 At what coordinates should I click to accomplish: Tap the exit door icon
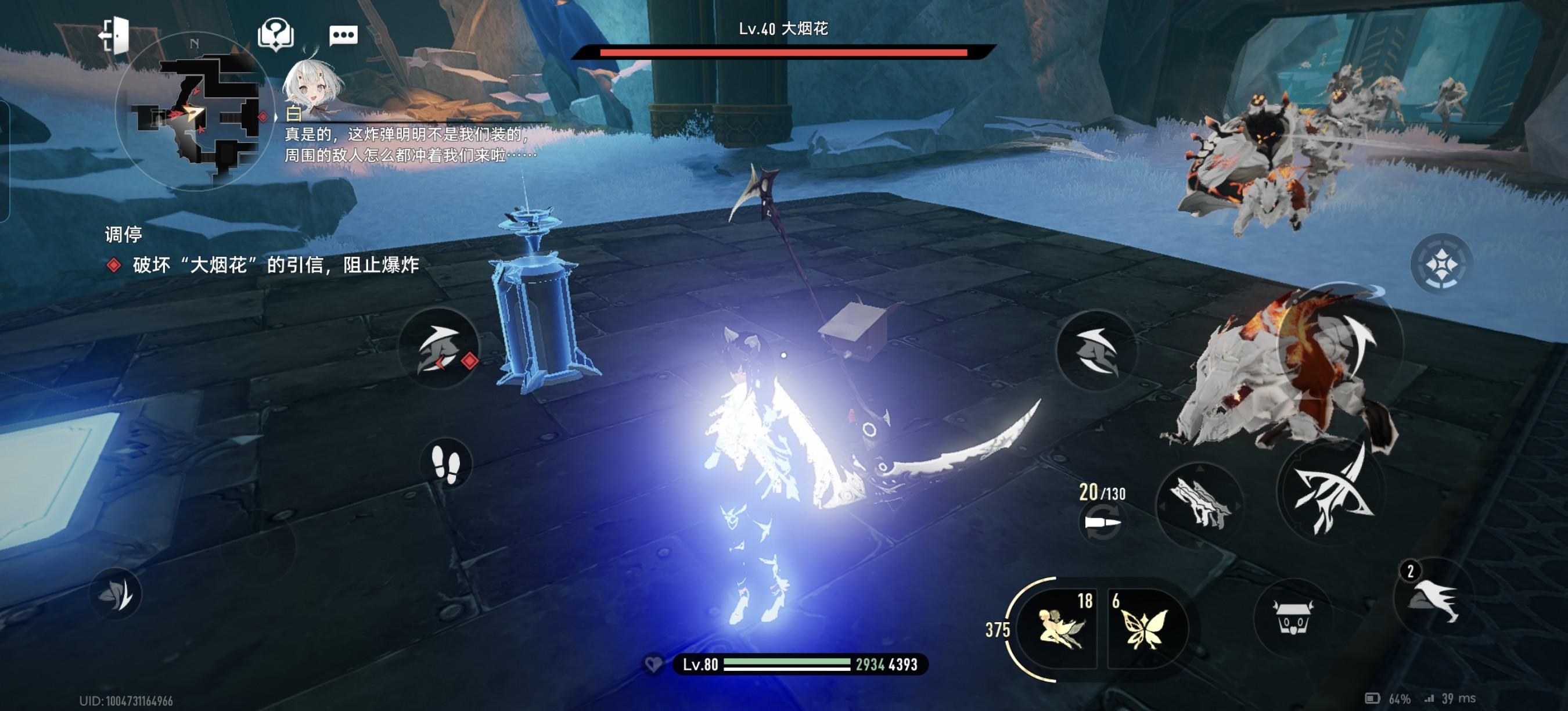116,35
